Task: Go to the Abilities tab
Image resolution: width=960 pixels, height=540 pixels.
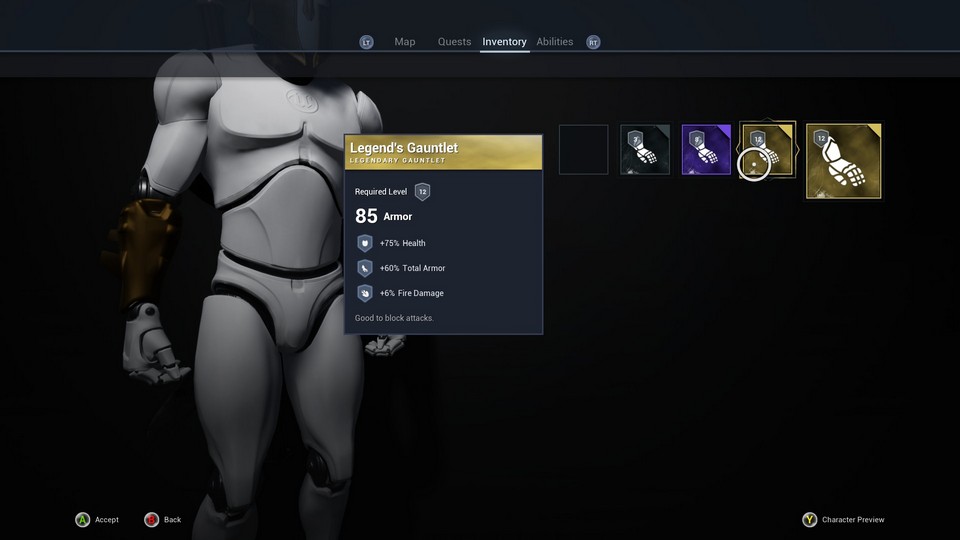Action: coord(555,42)
